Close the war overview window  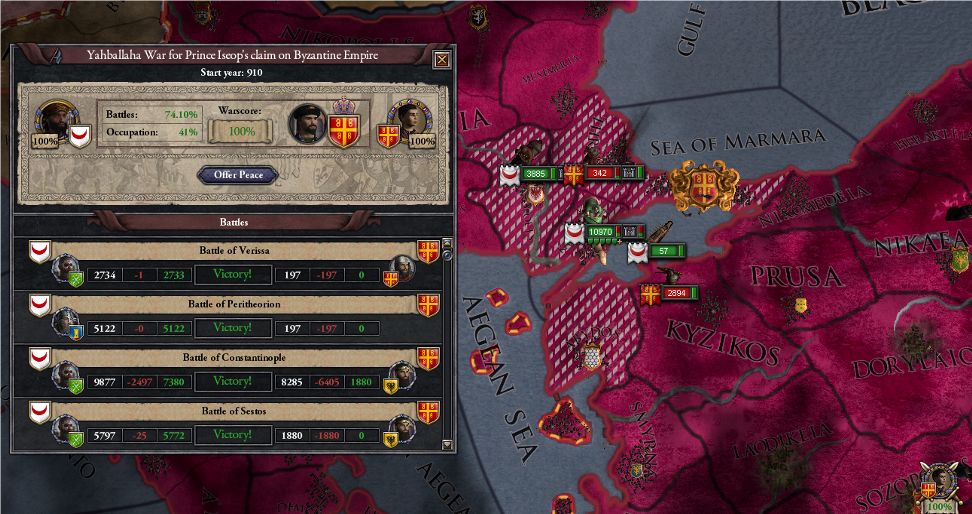click(x=440, y=60)
